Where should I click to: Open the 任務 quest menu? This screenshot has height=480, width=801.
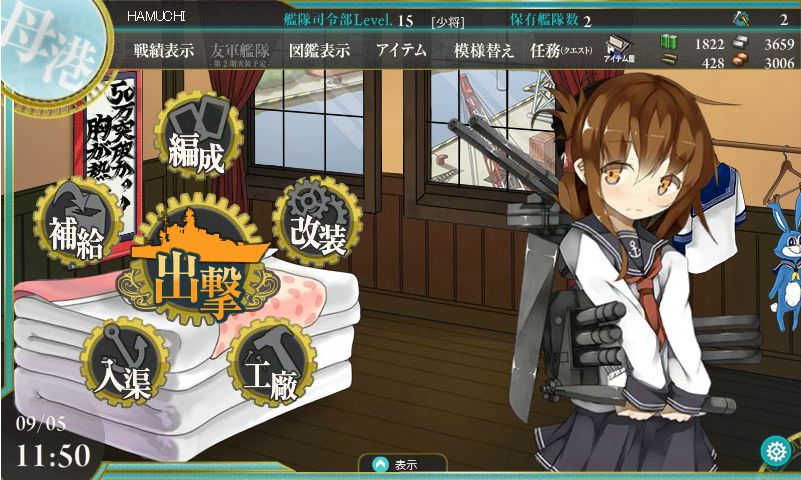pos(559,51)
